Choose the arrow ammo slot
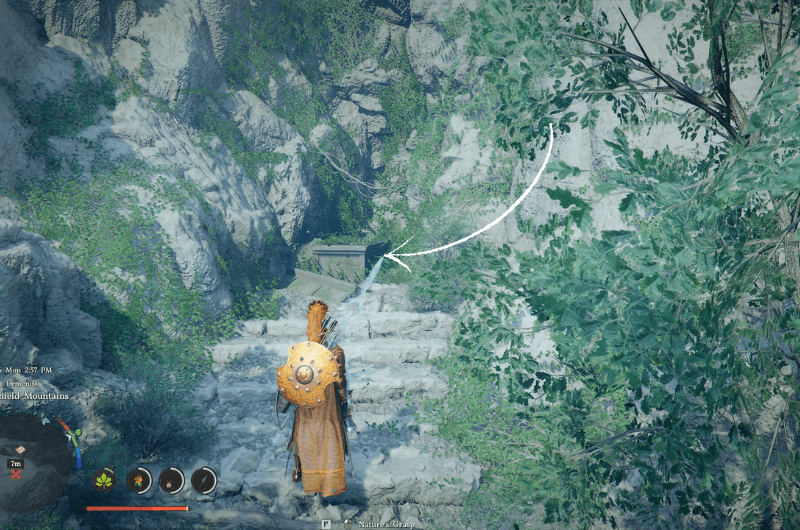The width and height of the screenshot is (800, 530). click(204, 480)
